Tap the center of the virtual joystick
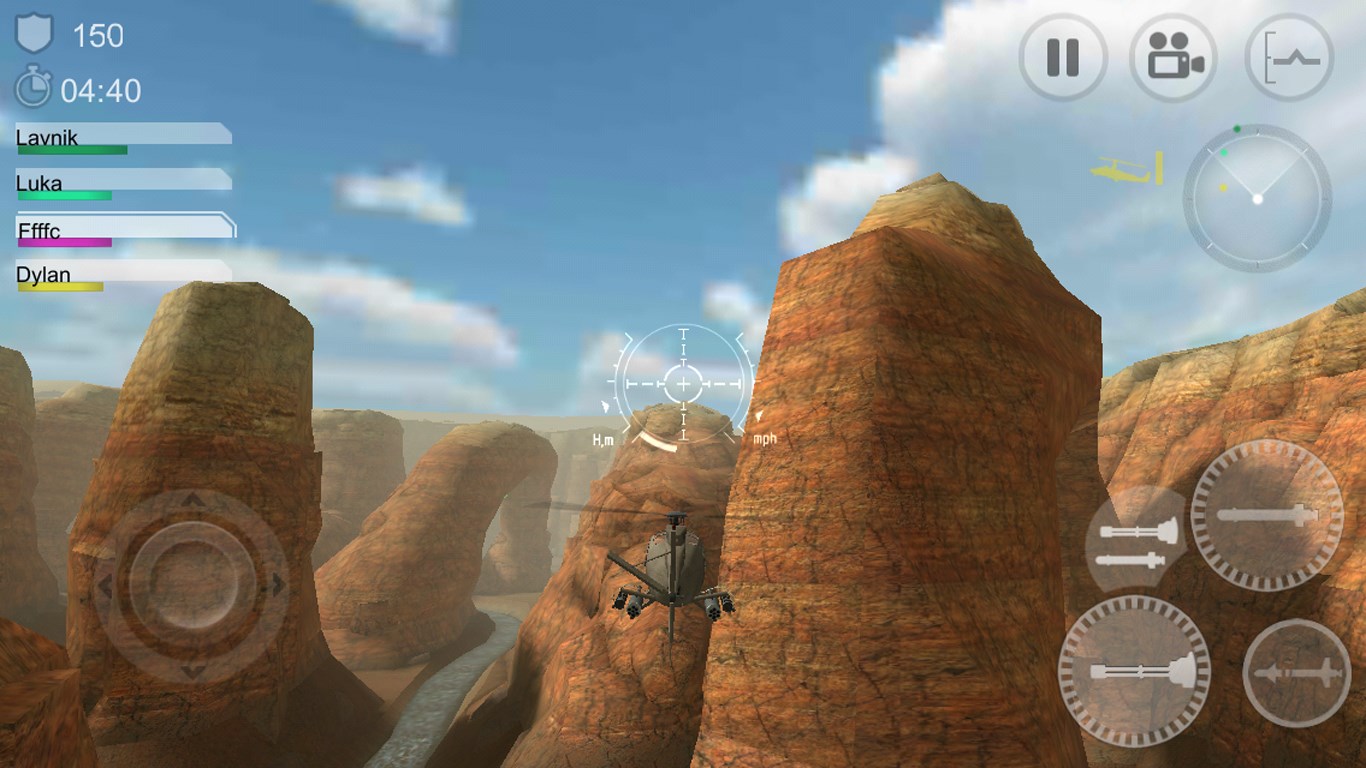This screenshot has height=768, width=1366. 190,586
